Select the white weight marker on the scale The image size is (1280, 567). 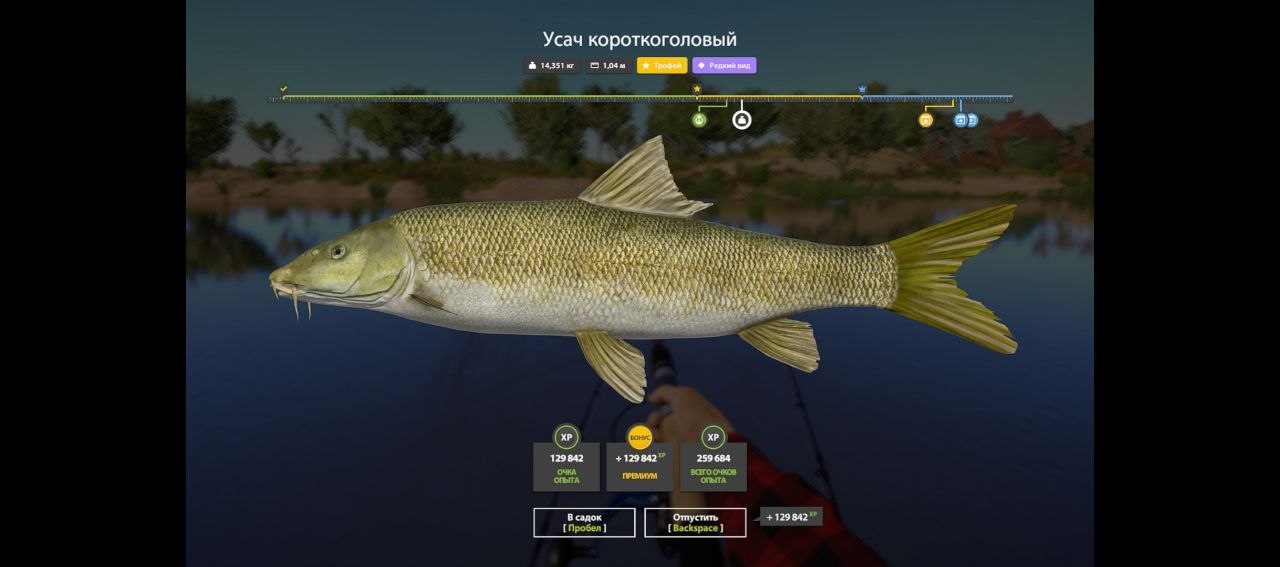point(741,120)
